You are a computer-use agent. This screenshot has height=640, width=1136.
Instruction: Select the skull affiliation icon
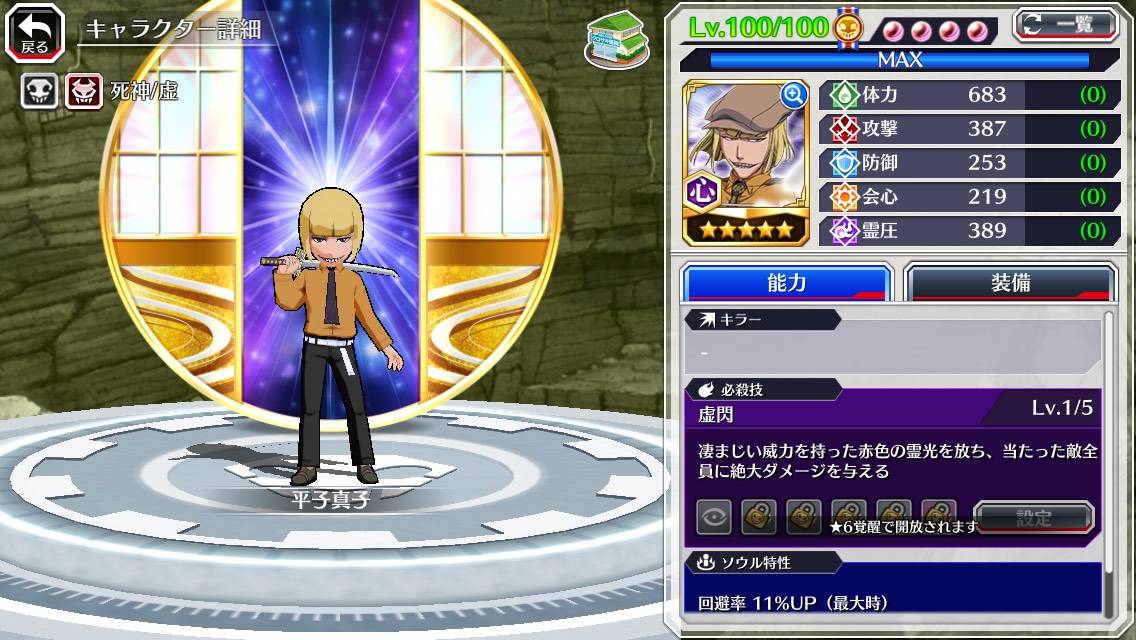click(40, 93)
